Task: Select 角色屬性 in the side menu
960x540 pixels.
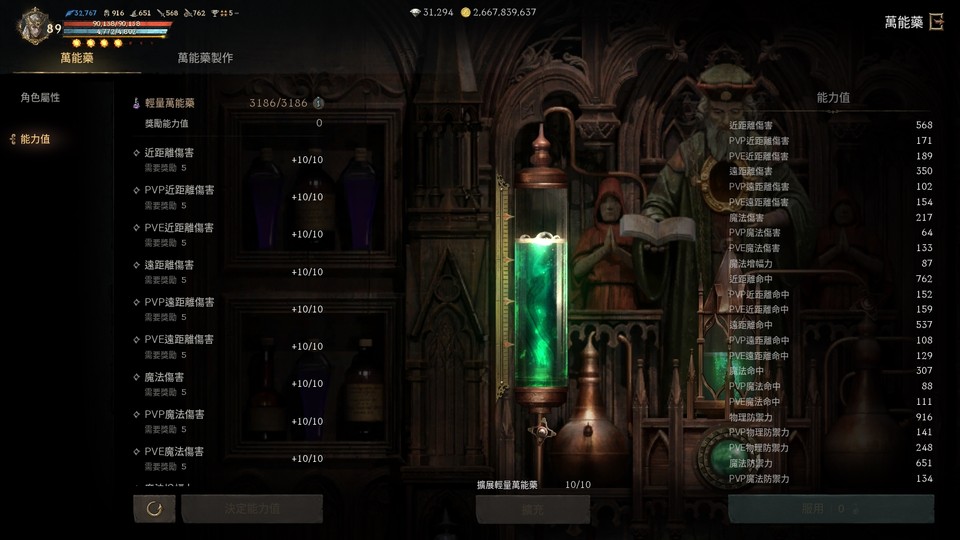Action: click(40, 98)
